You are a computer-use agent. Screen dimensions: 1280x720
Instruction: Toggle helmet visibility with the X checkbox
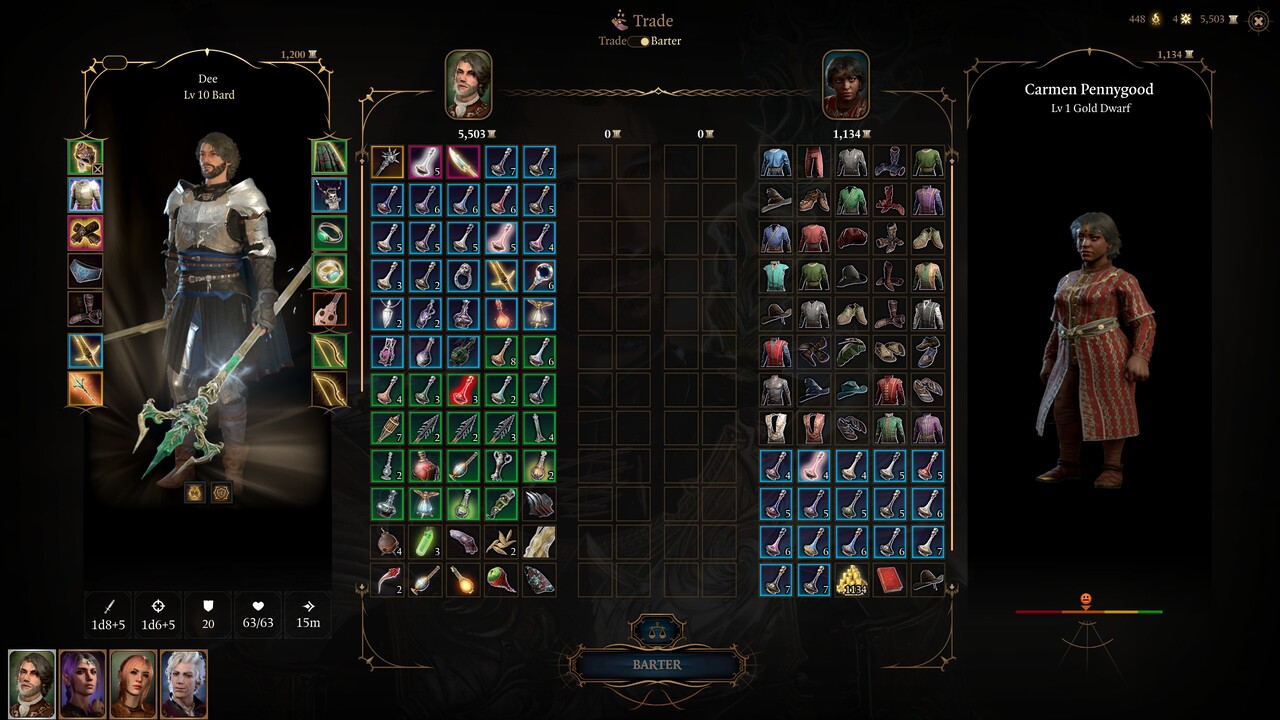coord(98,169)
